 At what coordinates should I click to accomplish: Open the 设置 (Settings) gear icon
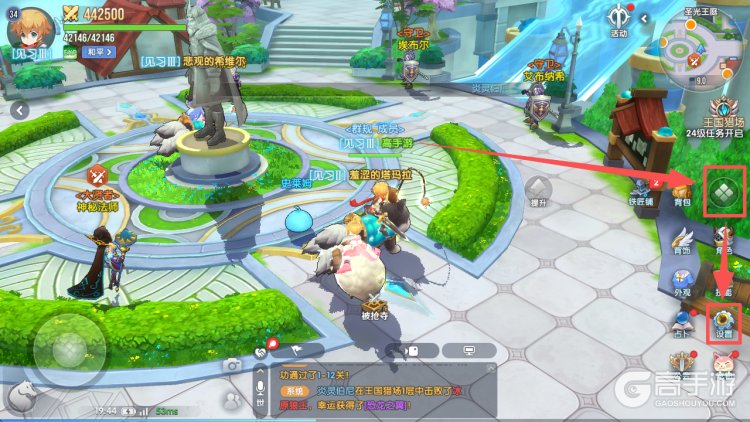pyautogui.click(x=723, y=320)
